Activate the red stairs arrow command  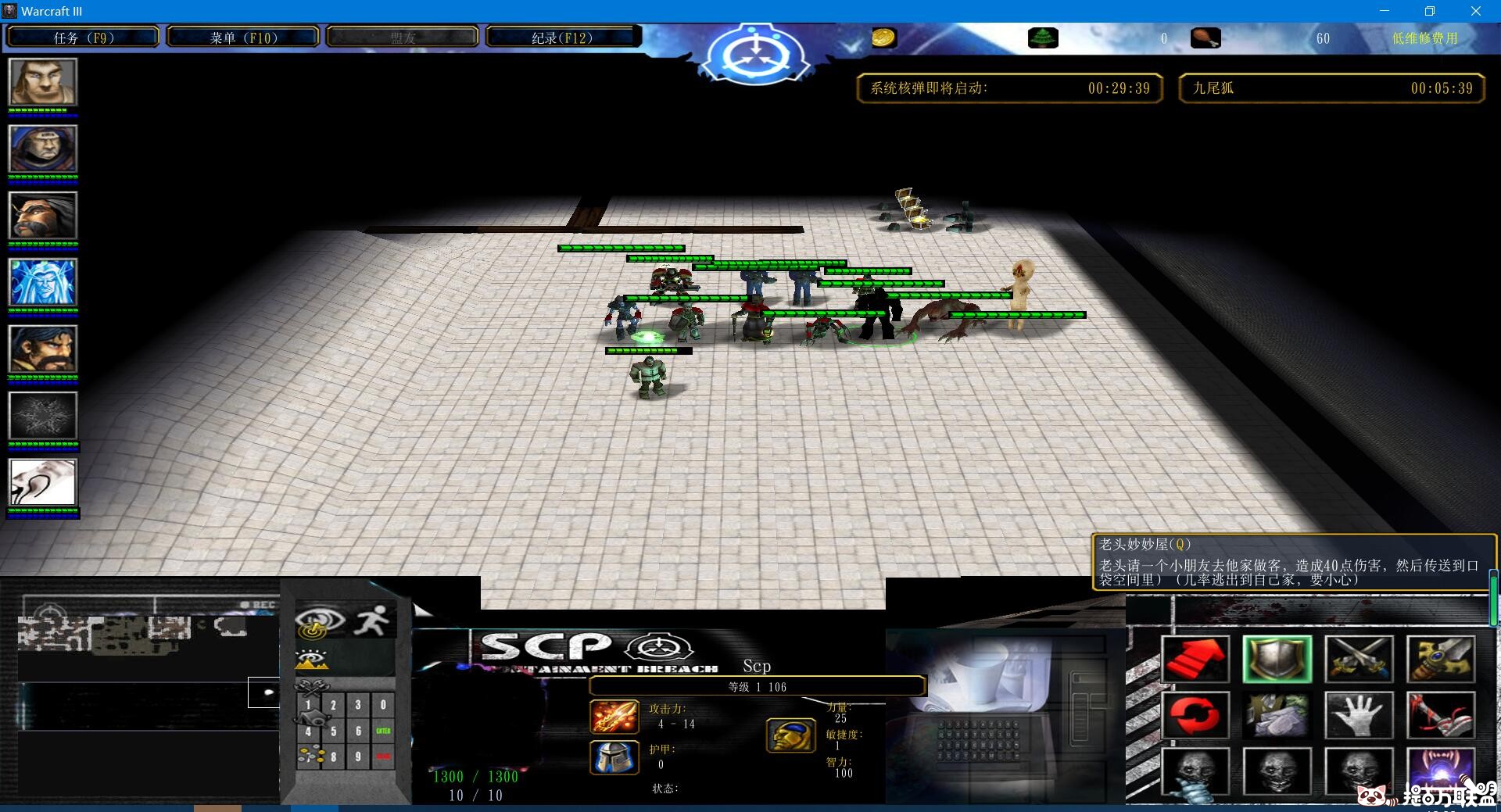pos(1195,659)
